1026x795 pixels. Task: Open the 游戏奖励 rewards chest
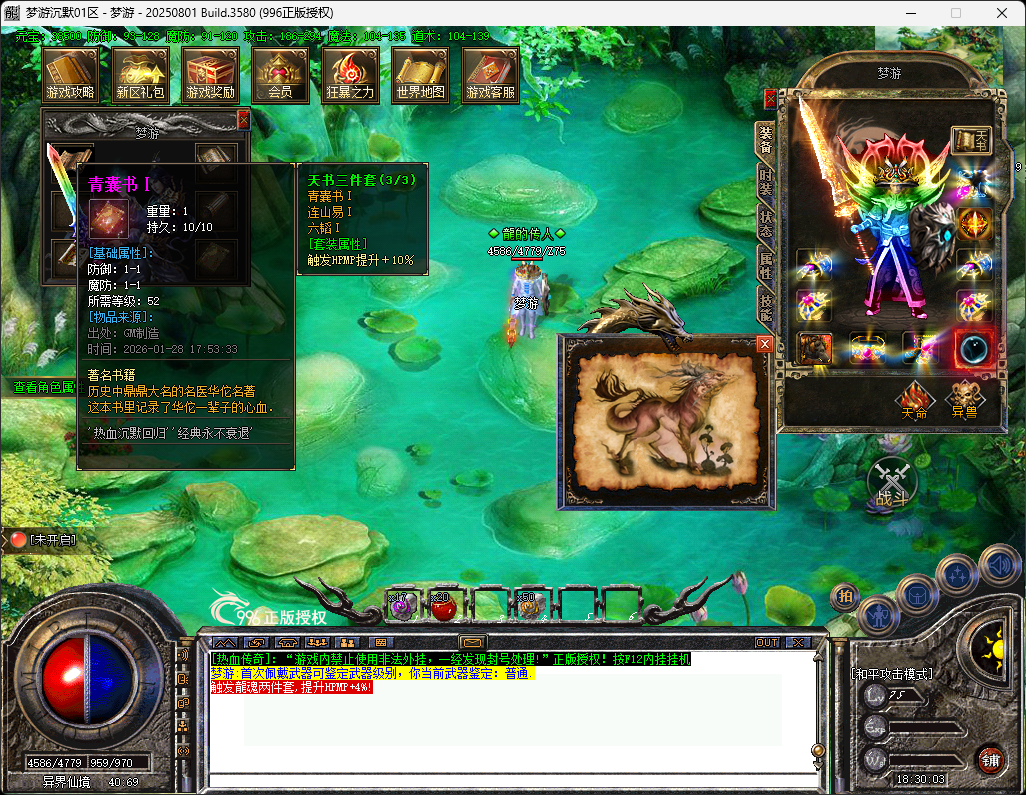pyautogui.click(x=210, y=74)
